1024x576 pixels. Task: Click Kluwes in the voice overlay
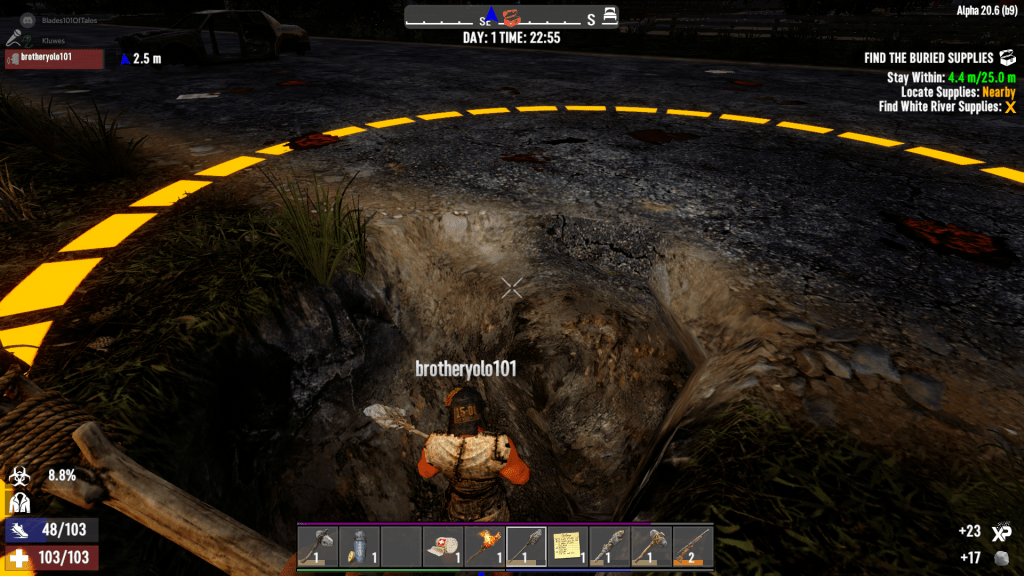pos(54,40)
